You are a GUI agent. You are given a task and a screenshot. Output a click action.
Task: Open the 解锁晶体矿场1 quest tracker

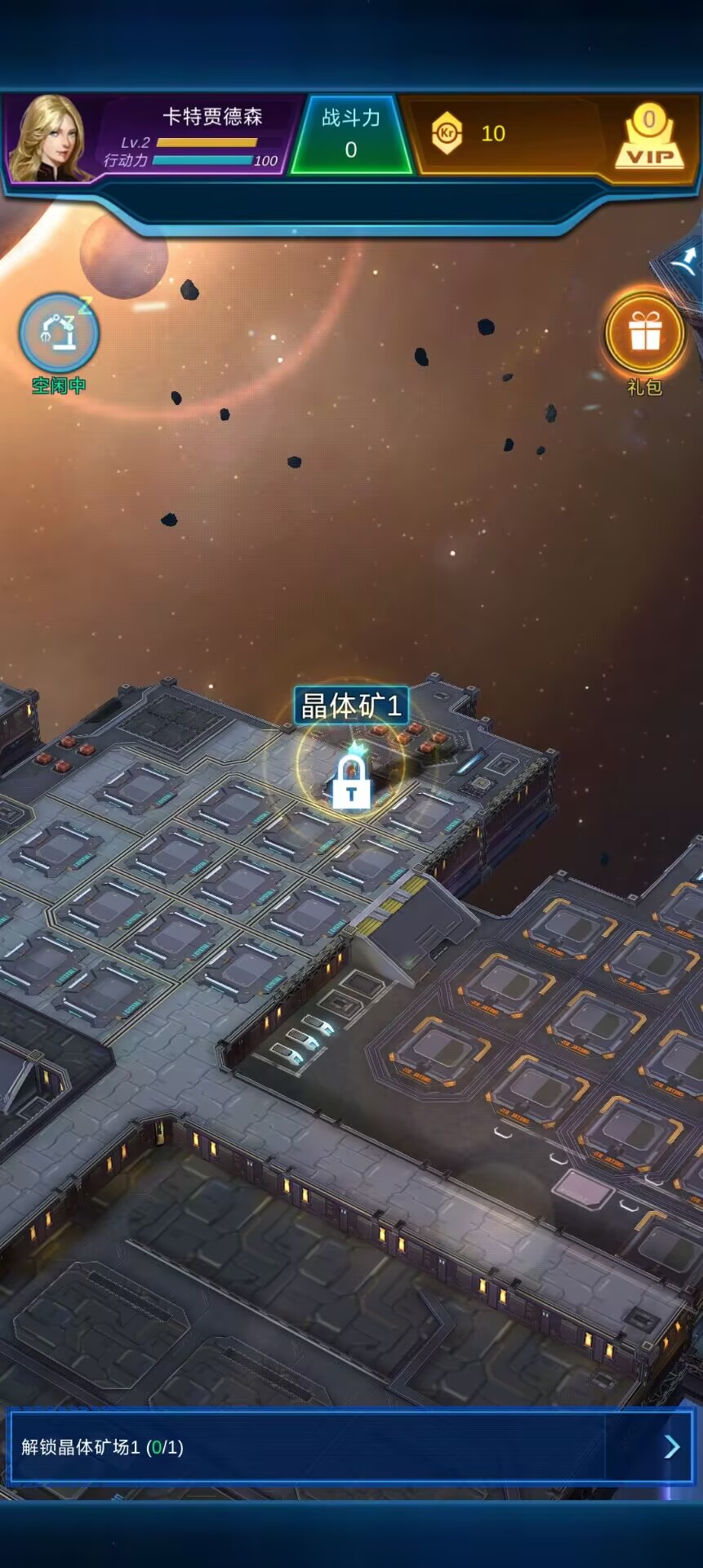[351, 1447]
